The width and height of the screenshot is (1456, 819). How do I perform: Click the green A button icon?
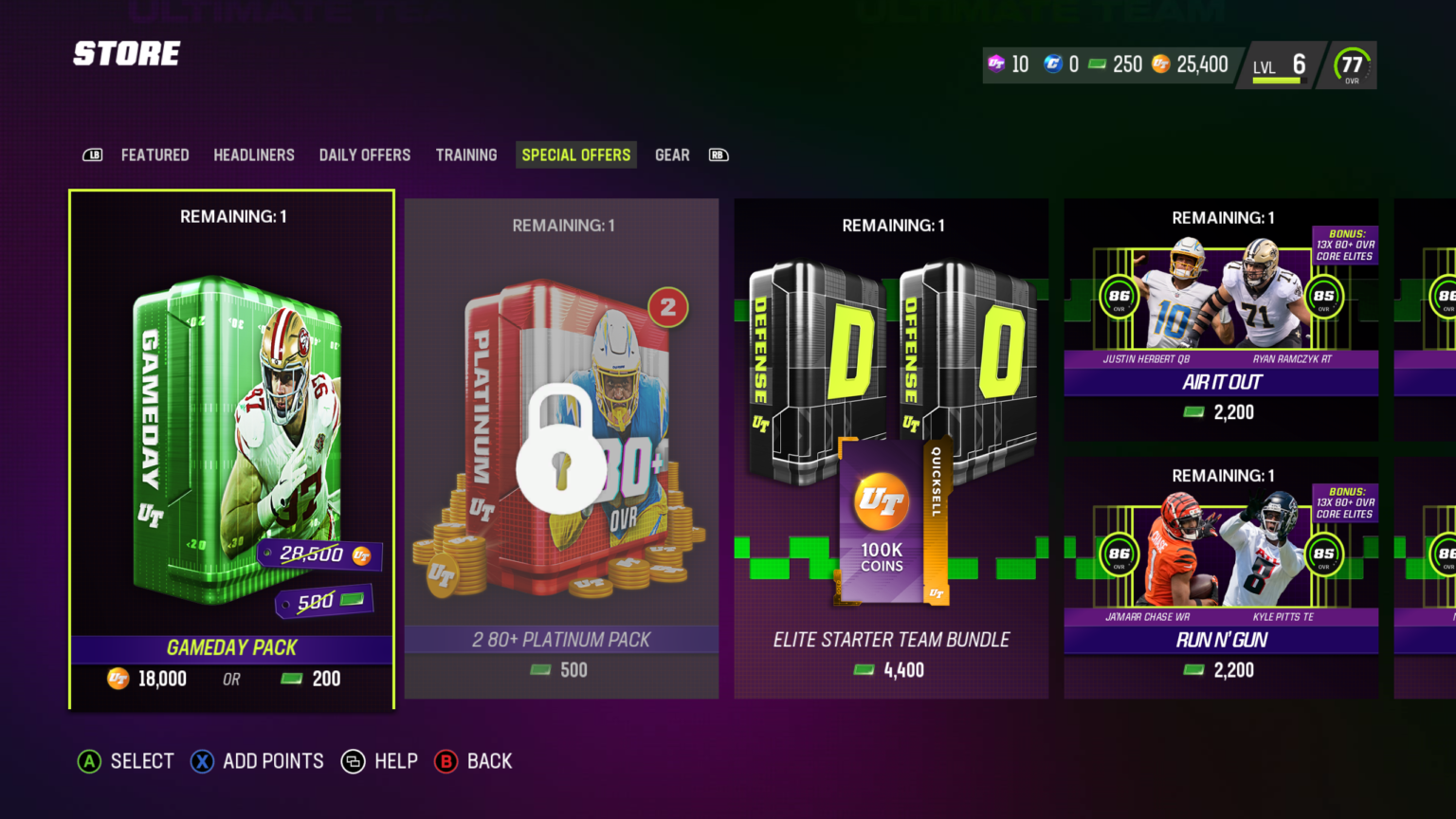[89, 761]
